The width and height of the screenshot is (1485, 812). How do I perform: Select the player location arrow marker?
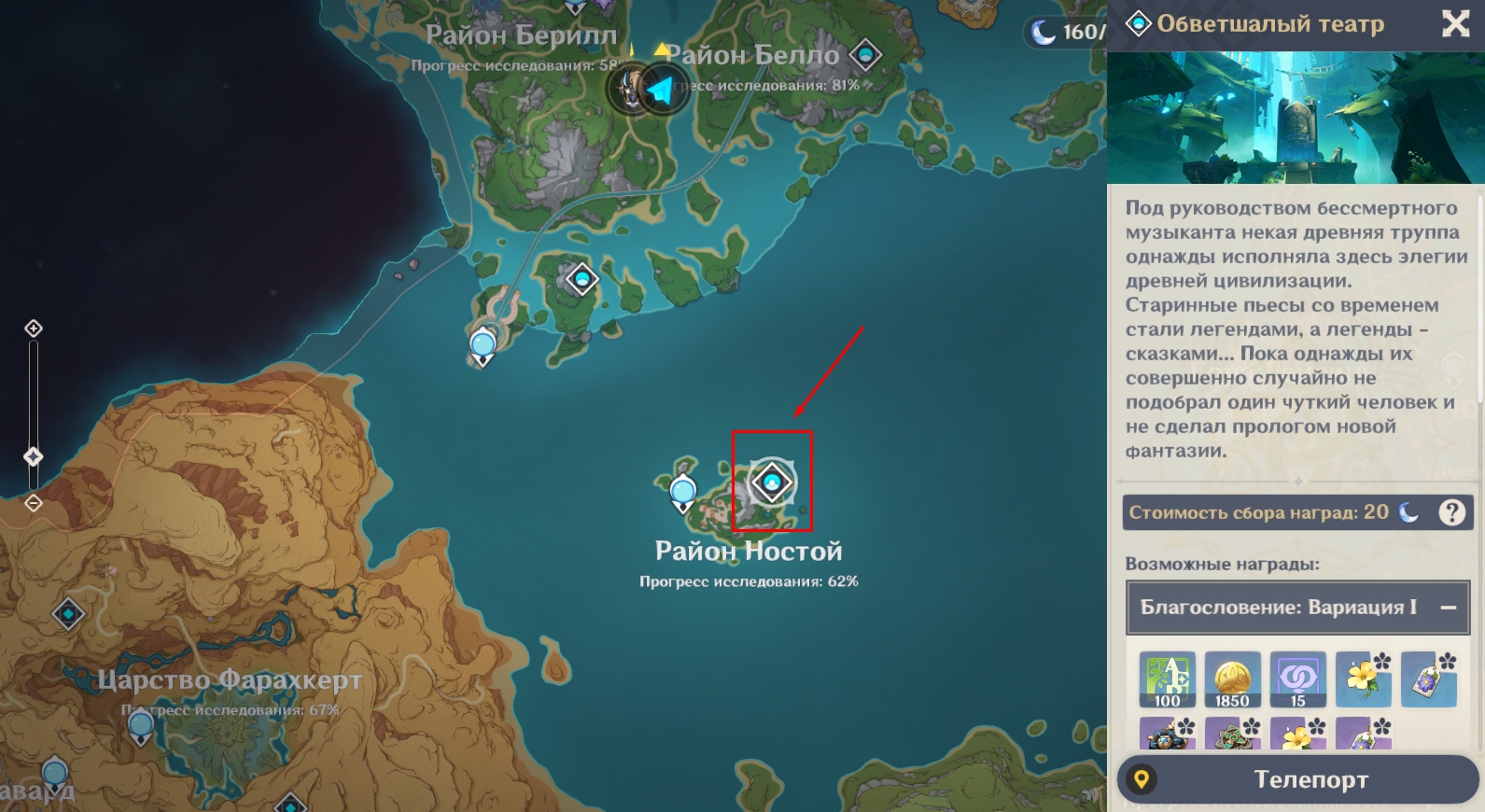[661, 91]
